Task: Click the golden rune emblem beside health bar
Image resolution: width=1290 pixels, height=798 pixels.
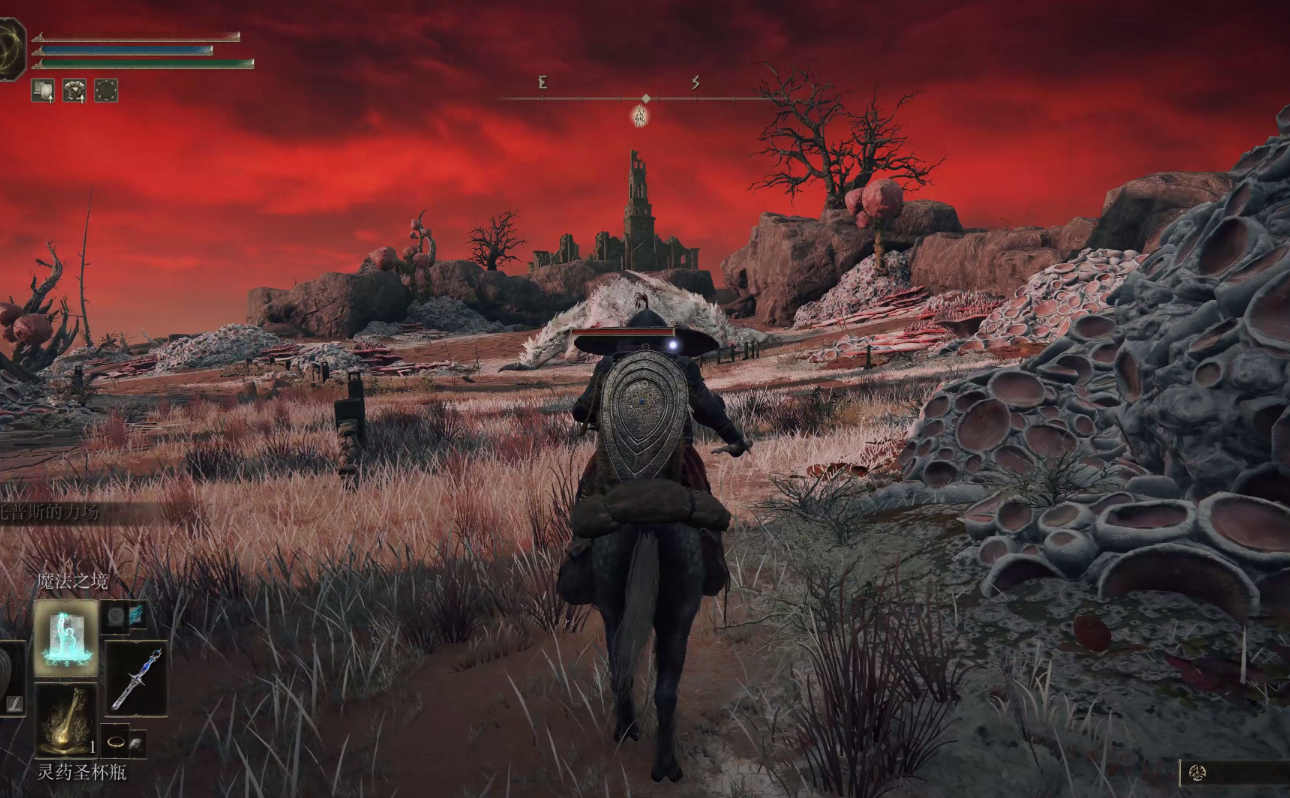Action: coord(10,50)
